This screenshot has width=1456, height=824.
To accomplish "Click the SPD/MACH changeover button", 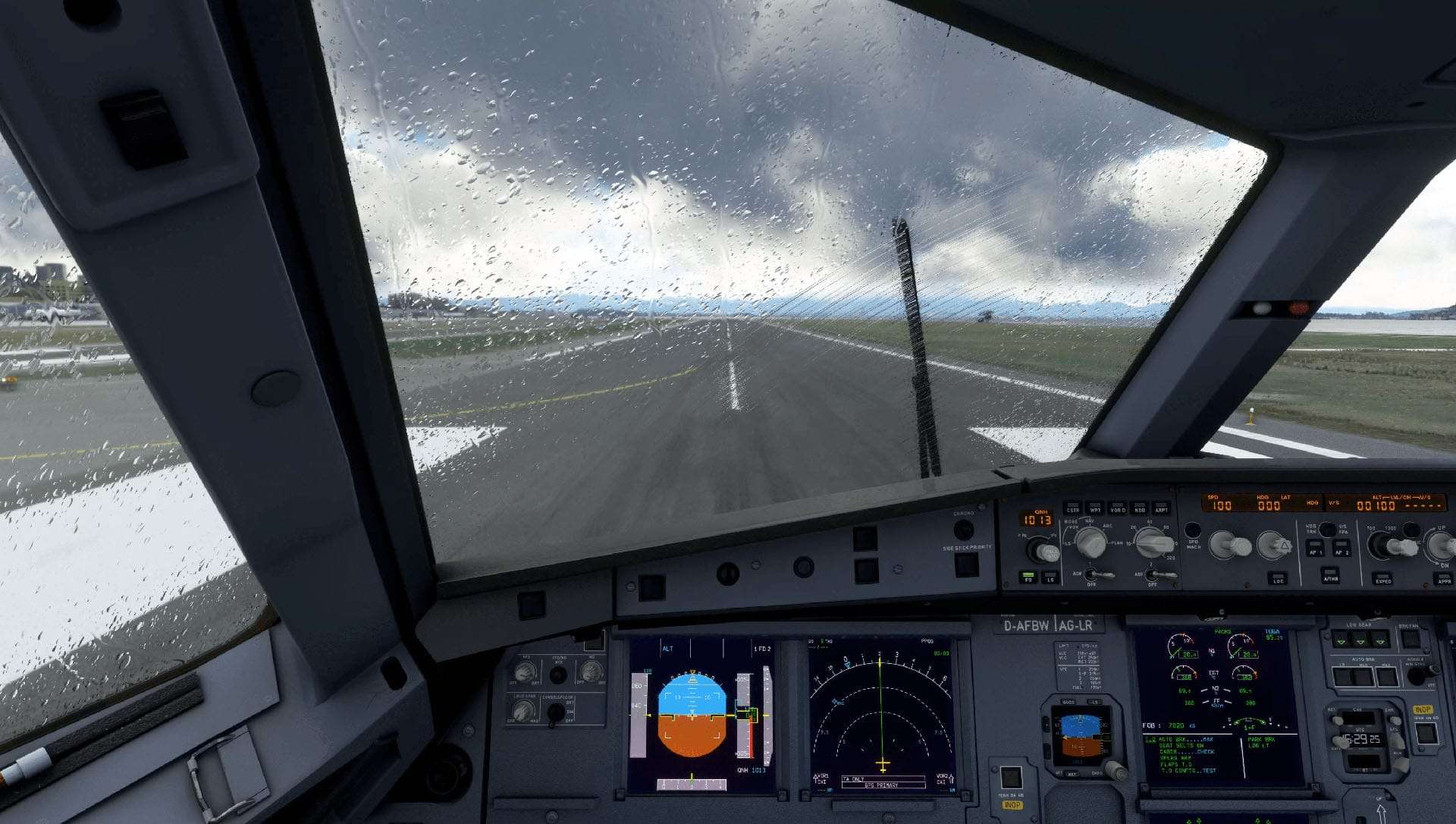I will (x=1193, y=530).
